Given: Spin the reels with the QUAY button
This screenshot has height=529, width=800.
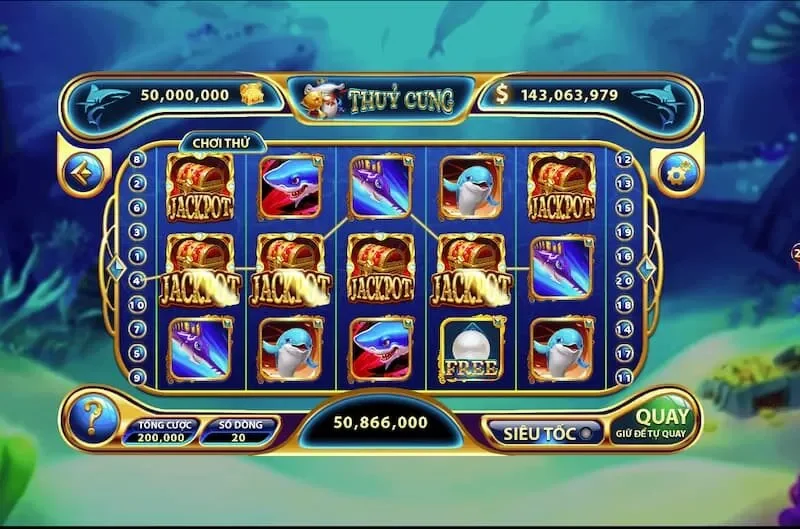Looking at the screenshot, I should tap(663, 421).
